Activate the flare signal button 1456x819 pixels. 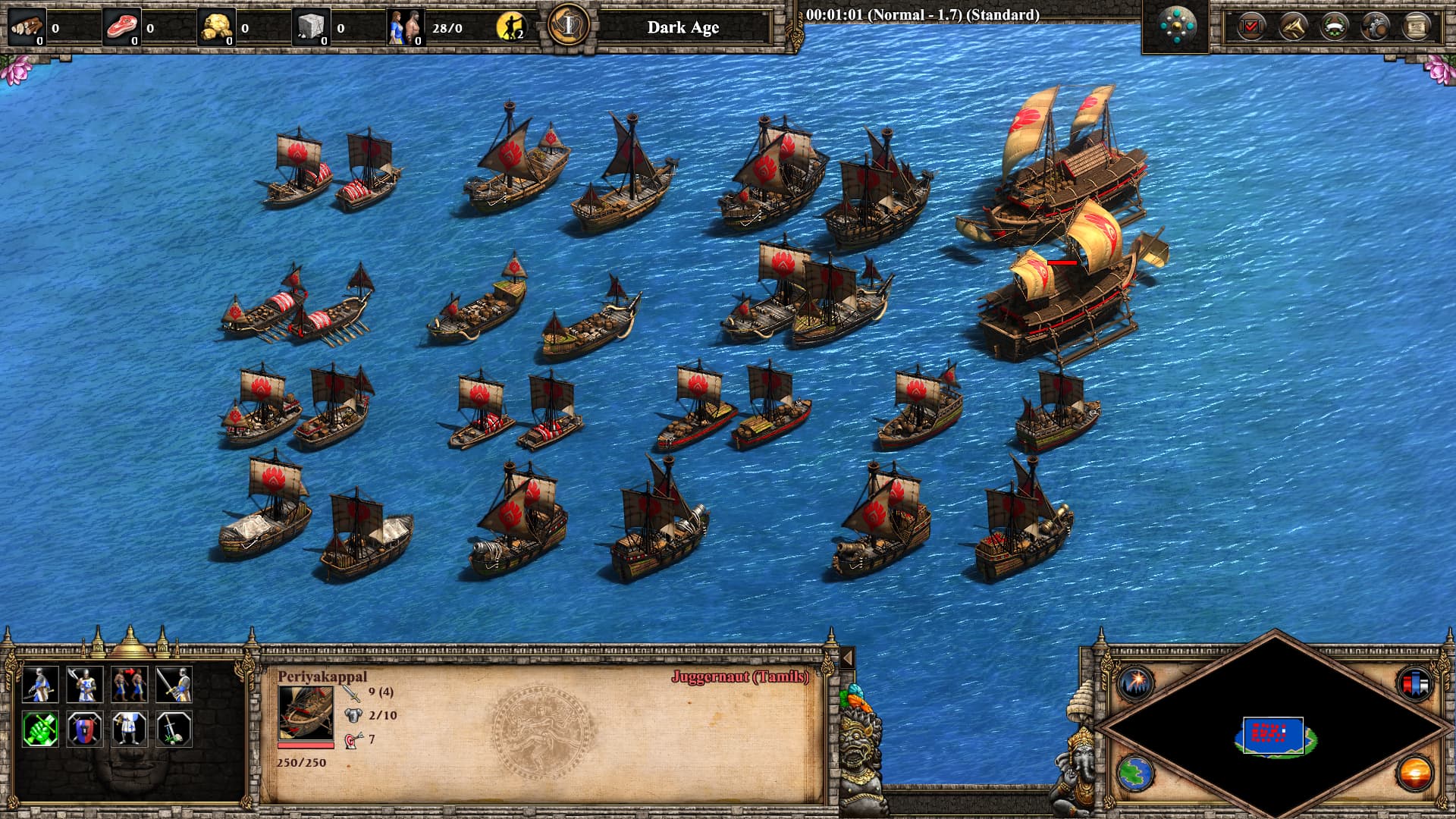pos(1135,682)
